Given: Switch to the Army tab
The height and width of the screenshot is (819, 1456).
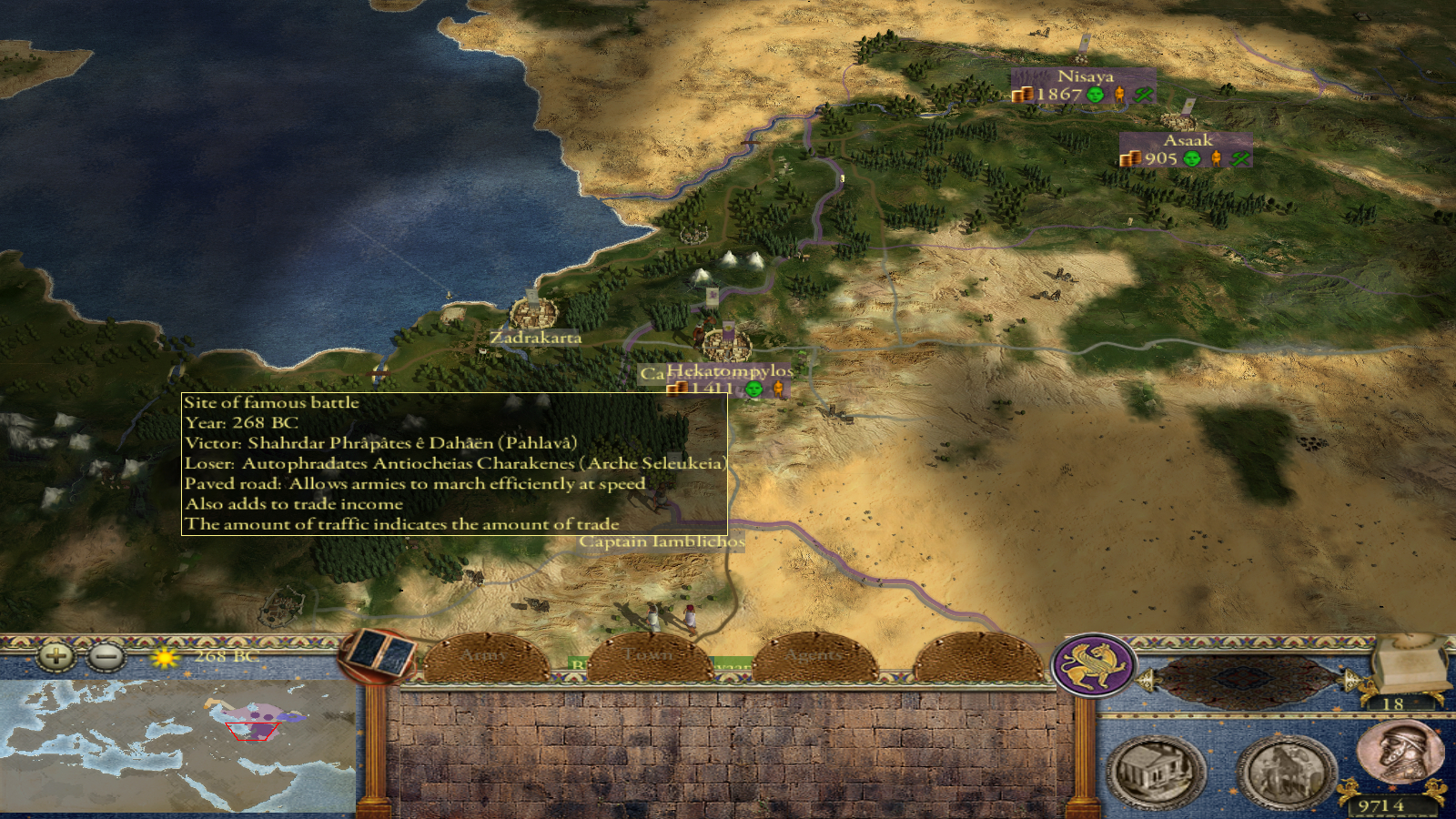Looking at the screenshot, I should click(x=485, y=658).
